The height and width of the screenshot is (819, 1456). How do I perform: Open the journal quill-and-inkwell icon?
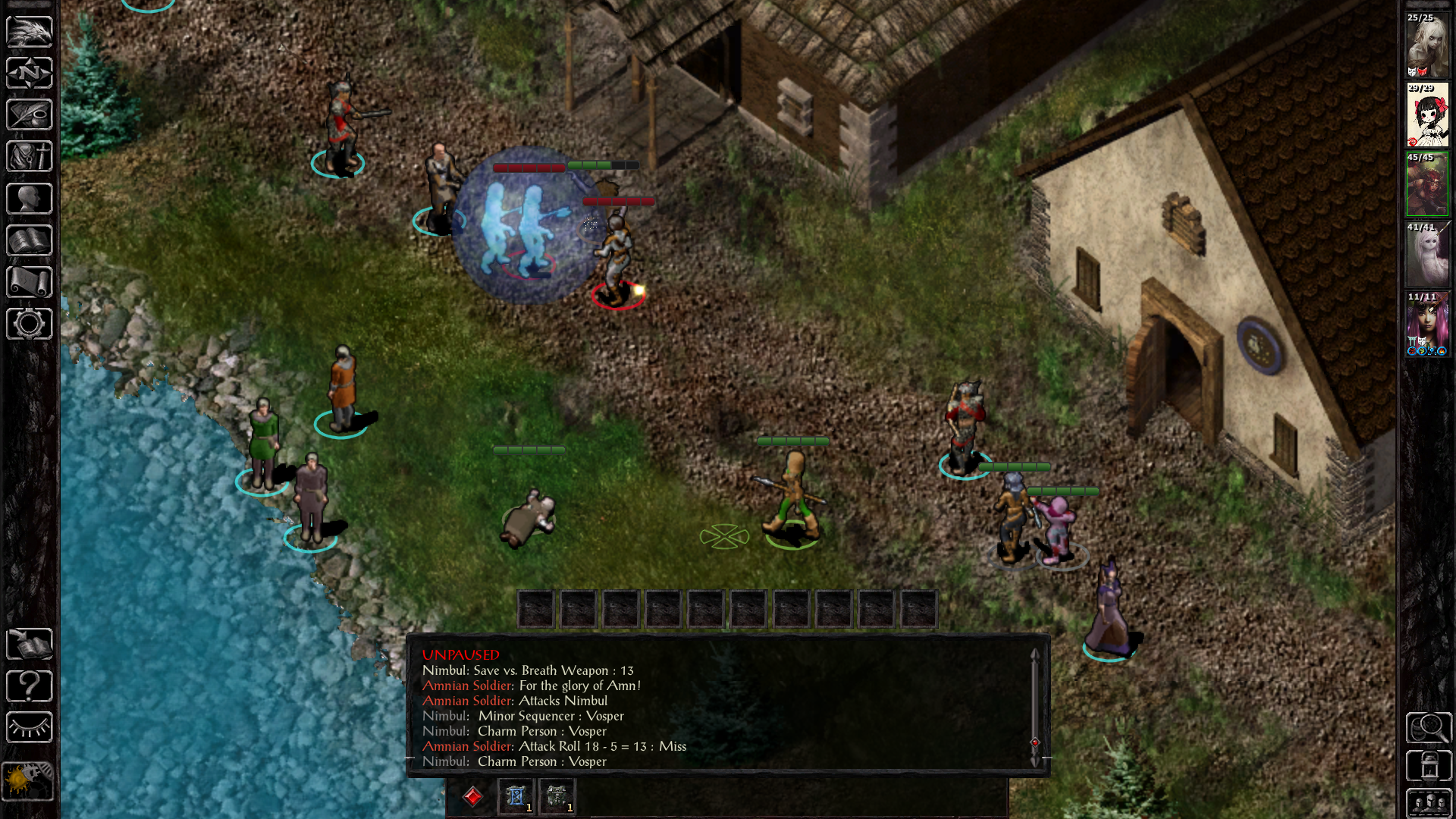click(30, 115)
